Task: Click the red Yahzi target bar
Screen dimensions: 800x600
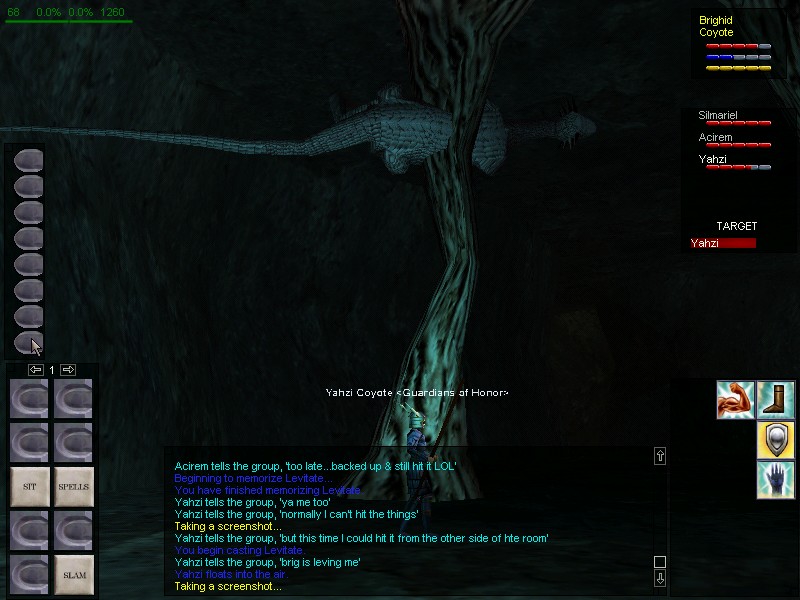Action: 723,243
